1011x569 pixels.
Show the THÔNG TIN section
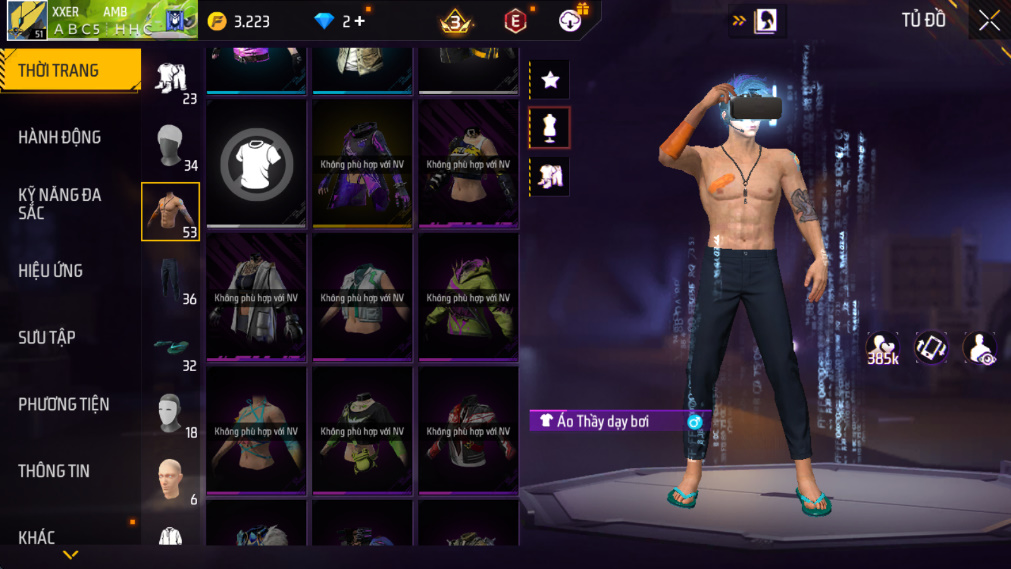[54, 471]
